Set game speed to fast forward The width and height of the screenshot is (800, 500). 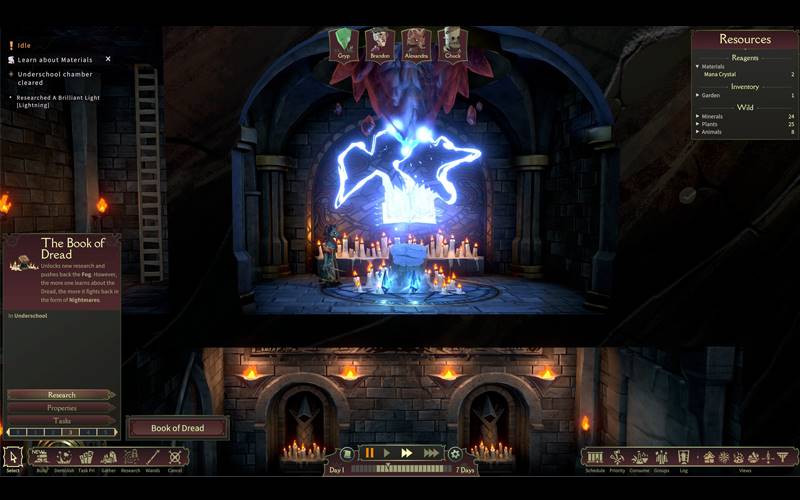point(407,453)
